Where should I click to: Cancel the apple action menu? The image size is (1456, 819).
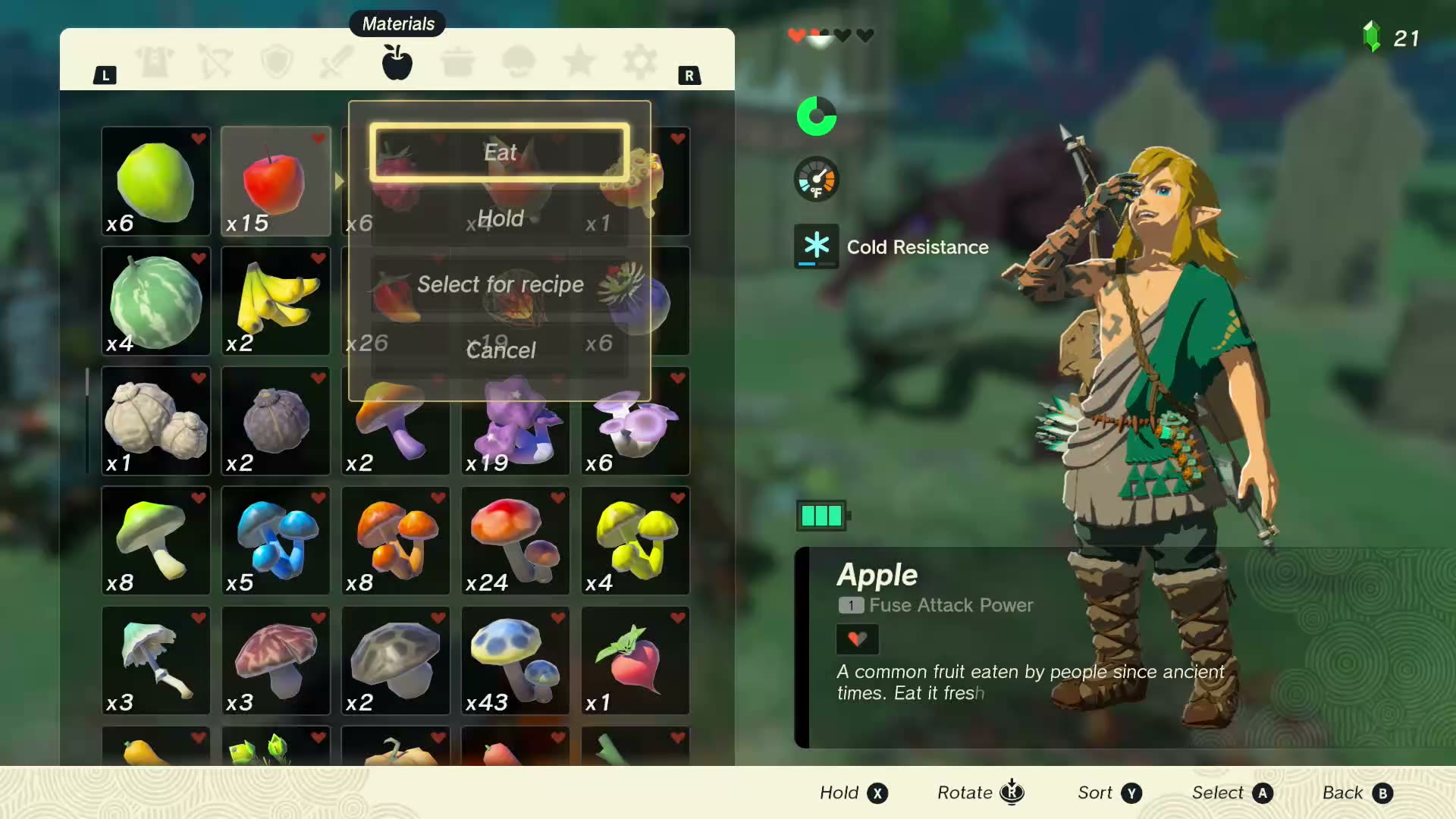[x=500, y=350]
